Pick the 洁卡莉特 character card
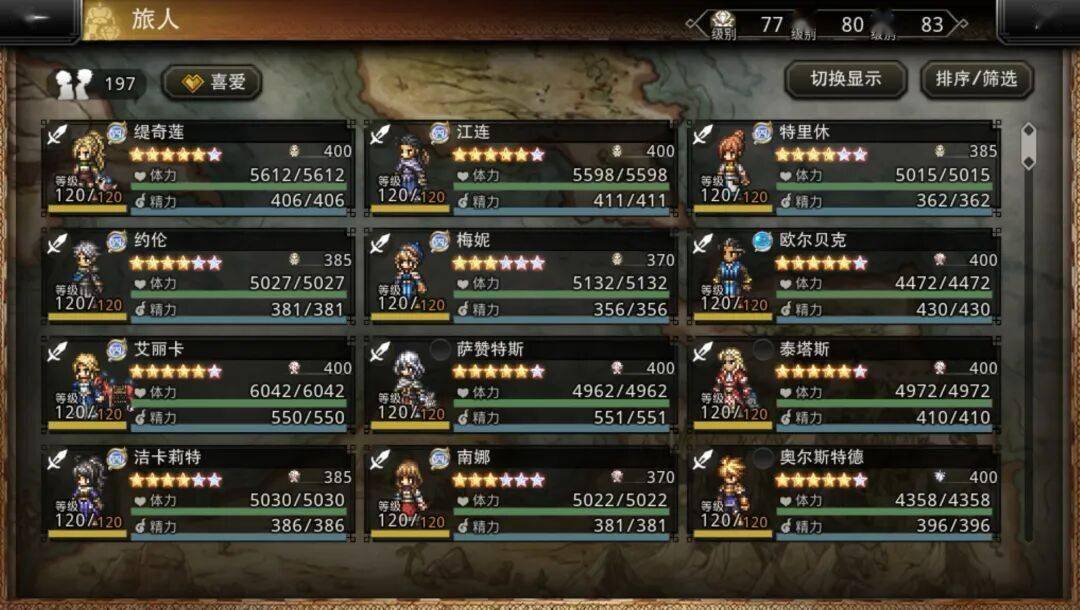 (199, 493)
